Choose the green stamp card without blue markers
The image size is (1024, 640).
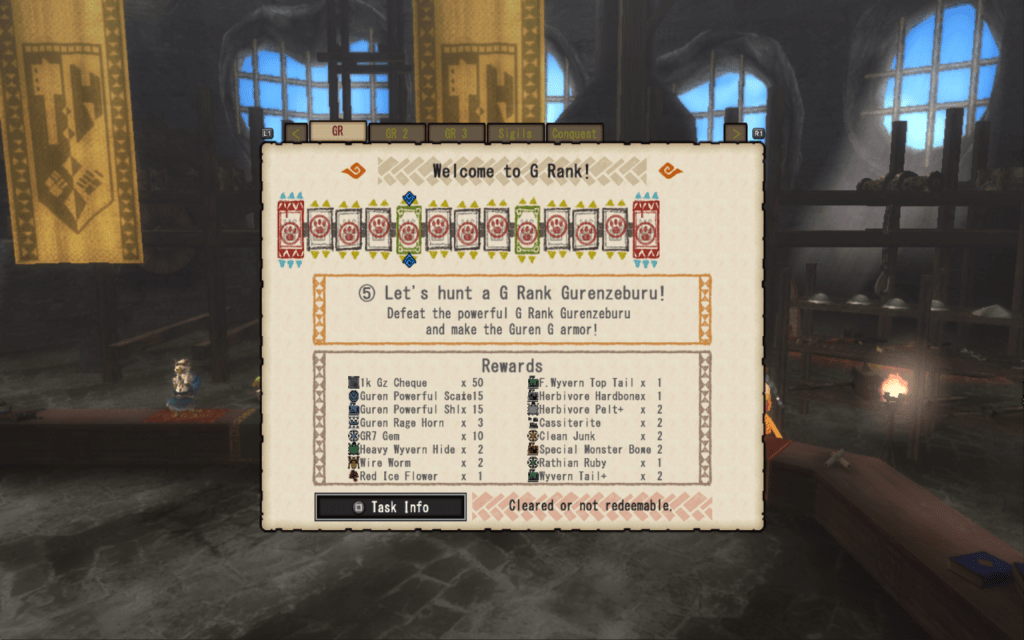[x=527, y=230]
